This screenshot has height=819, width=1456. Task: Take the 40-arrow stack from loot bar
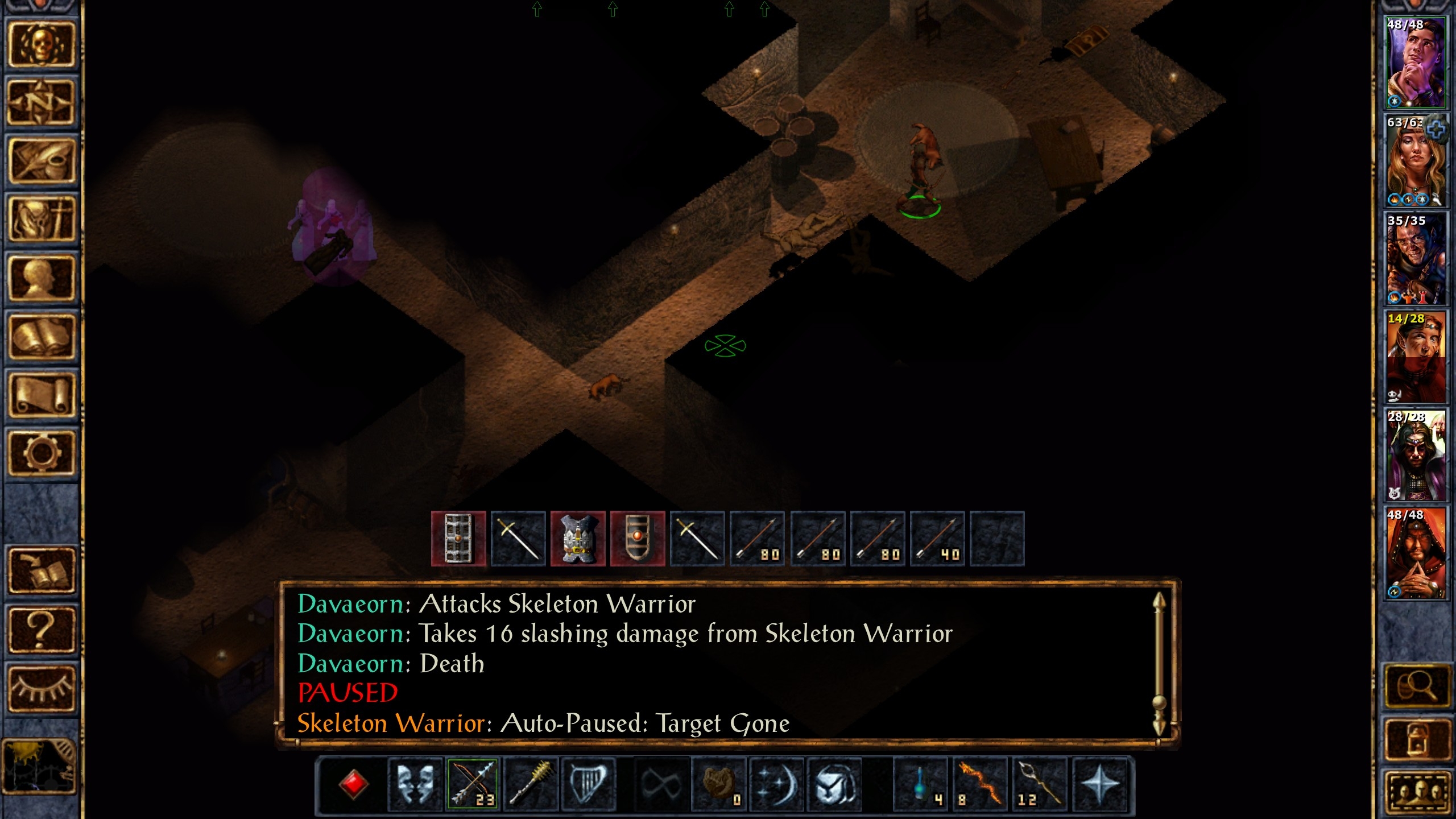click(937, 539)
